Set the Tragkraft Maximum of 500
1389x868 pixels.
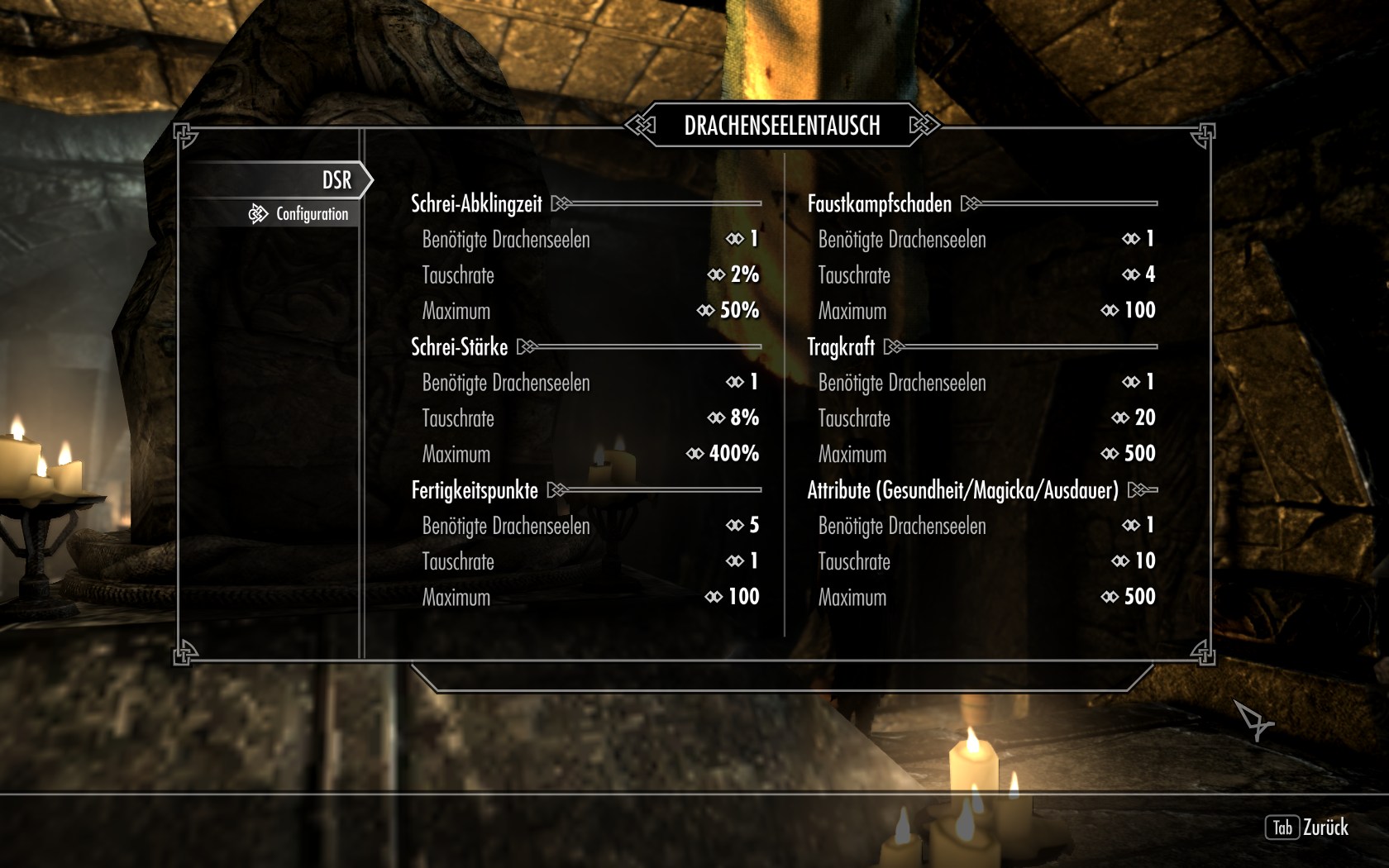pos(986,454)
